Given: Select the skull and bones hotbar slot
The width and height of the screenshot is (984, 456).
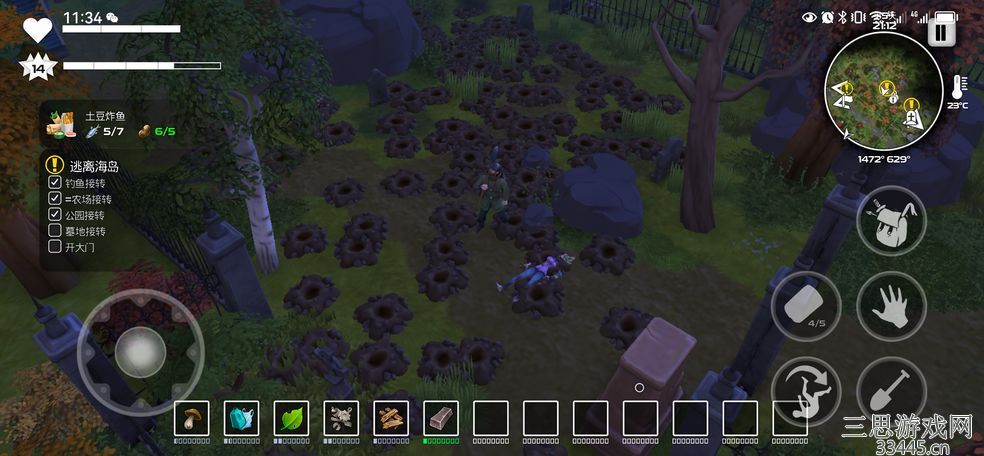Looking at the screenshot, I should (341, 418).
